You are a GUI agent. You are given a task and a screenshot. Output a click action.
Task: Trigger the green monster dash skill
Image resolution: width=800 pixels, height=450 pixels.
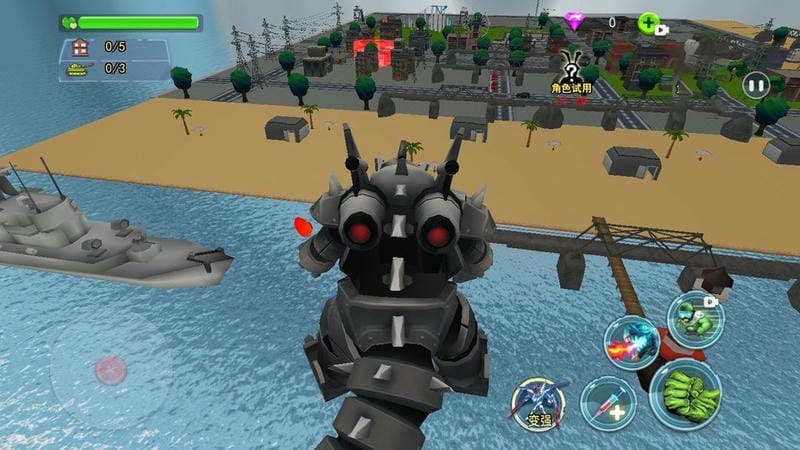695,318
